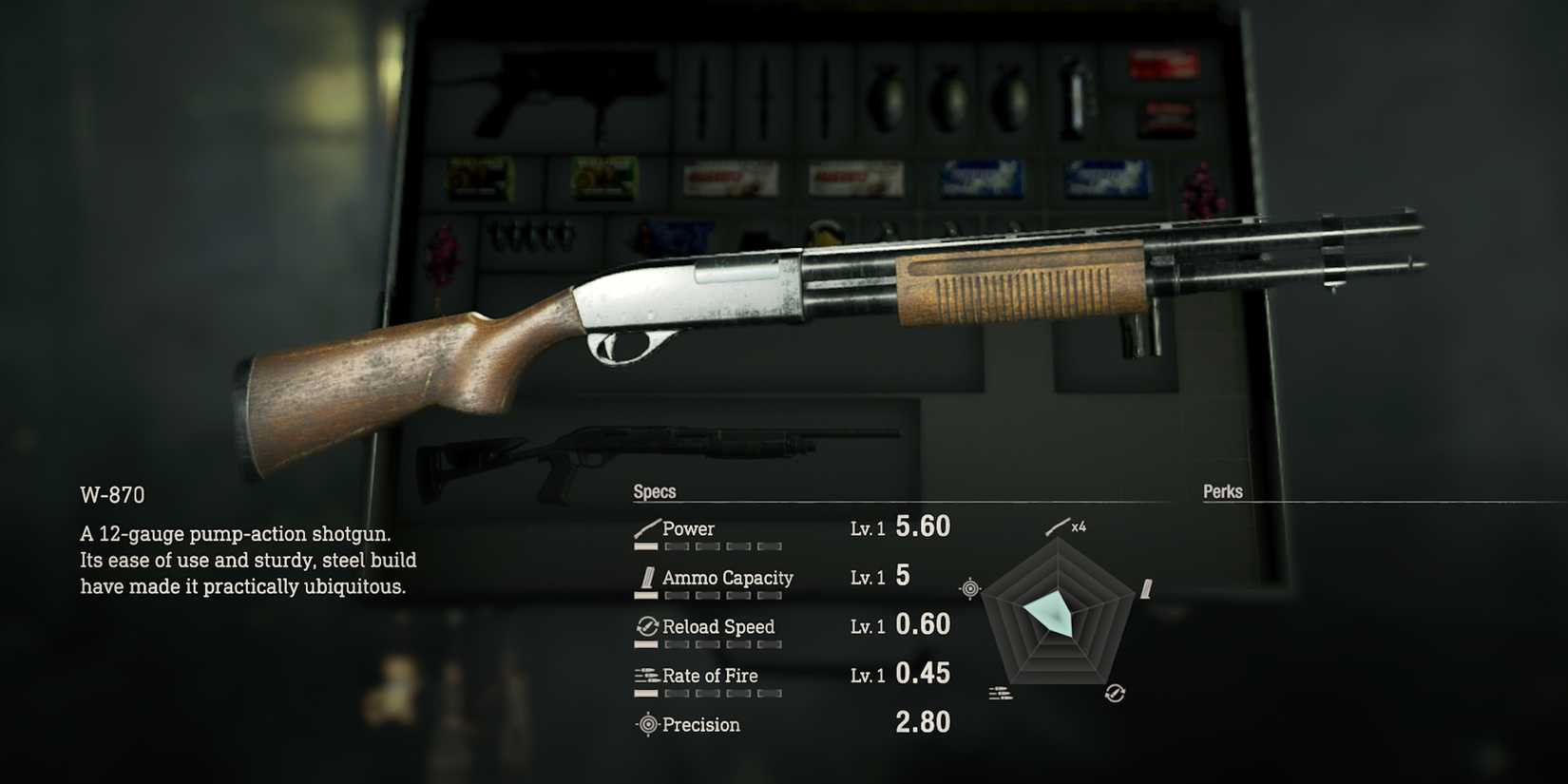The image size is (1568, 784).
Task: Select the red first aid spray slot
Action: tap(1164, 67)
